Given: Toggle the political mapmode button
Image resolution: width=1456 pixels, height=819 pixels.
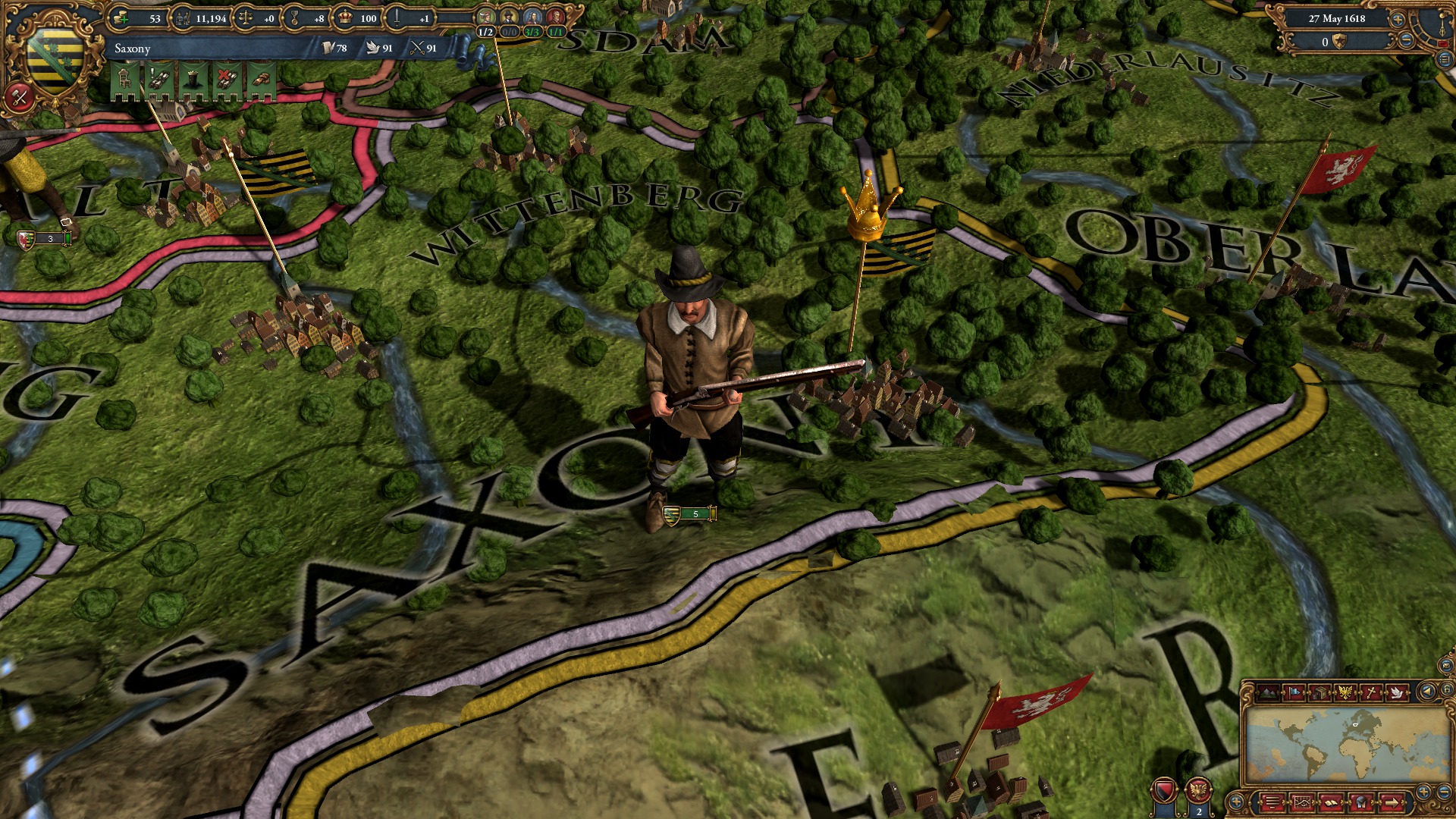Looking at the screenshot, I should pos(1294,692).
